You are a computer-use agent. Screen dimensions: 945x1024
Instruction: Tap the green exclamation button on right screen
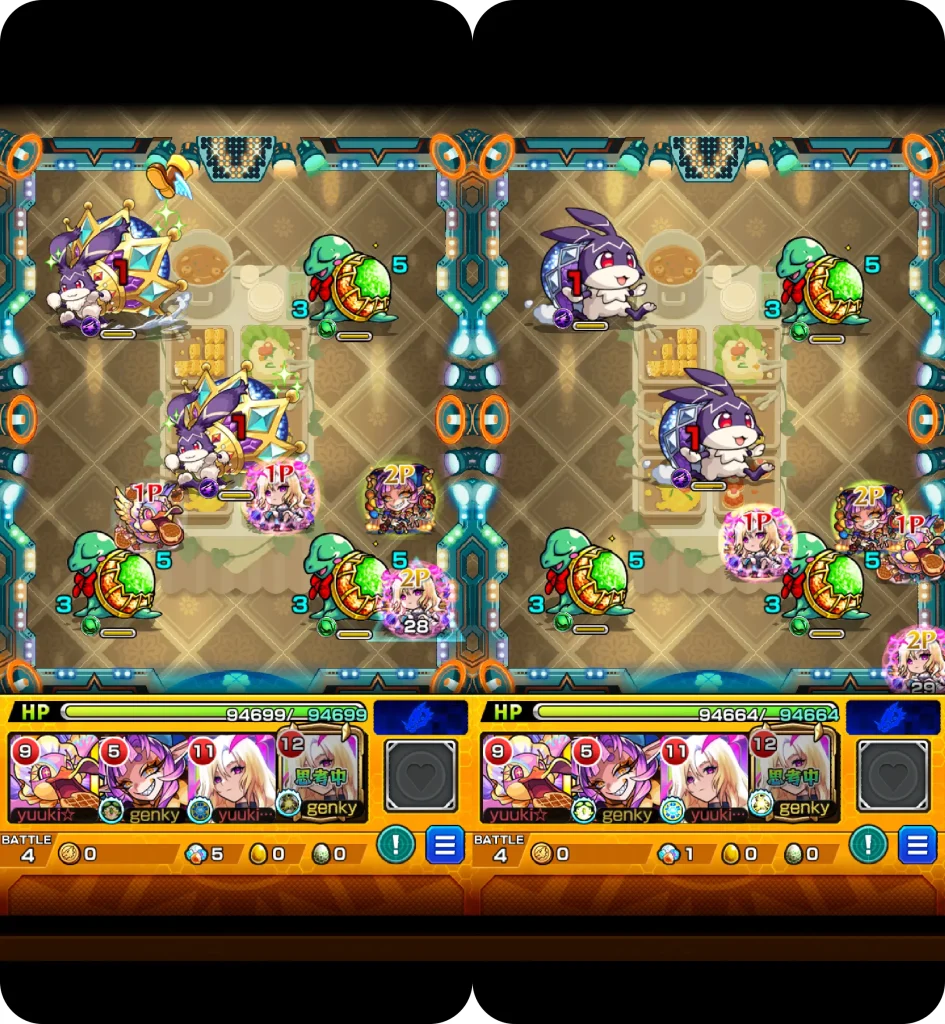pos(868,845)
